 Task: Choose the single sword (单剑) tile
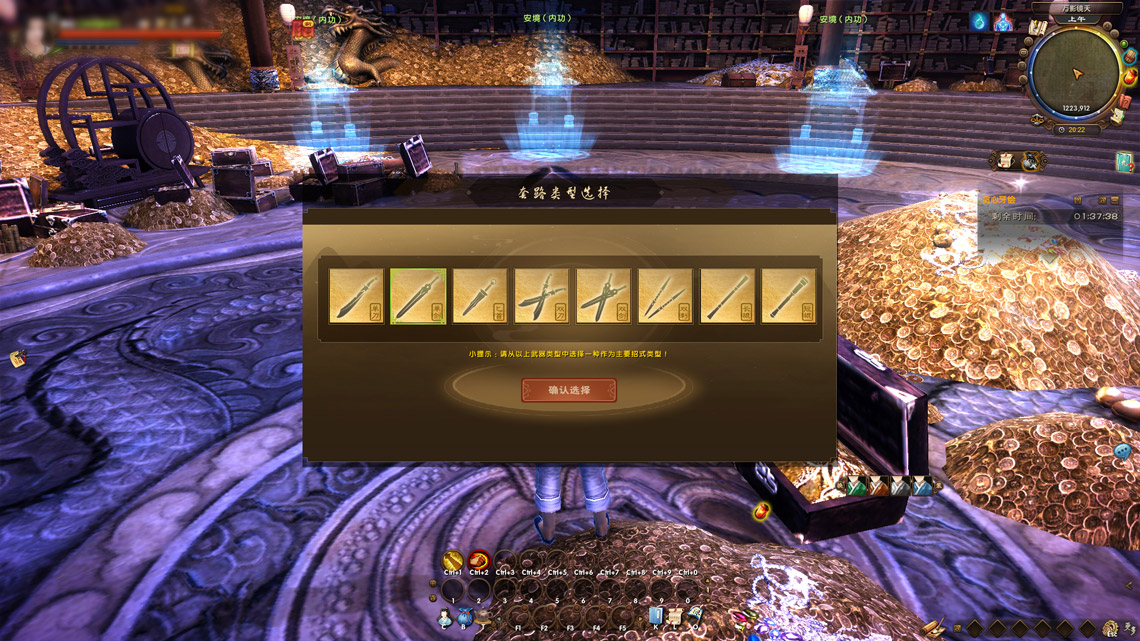pyautogui.click(x=418, y=296)
